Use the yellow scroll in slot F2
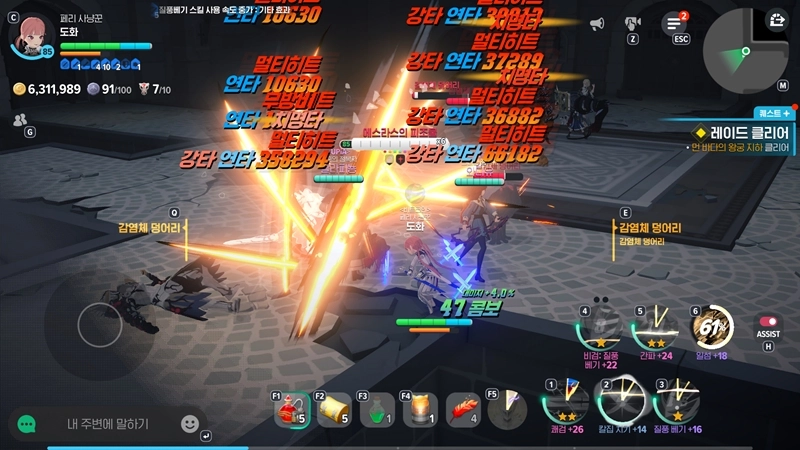800x450 pixels. [x=334, y=408]
